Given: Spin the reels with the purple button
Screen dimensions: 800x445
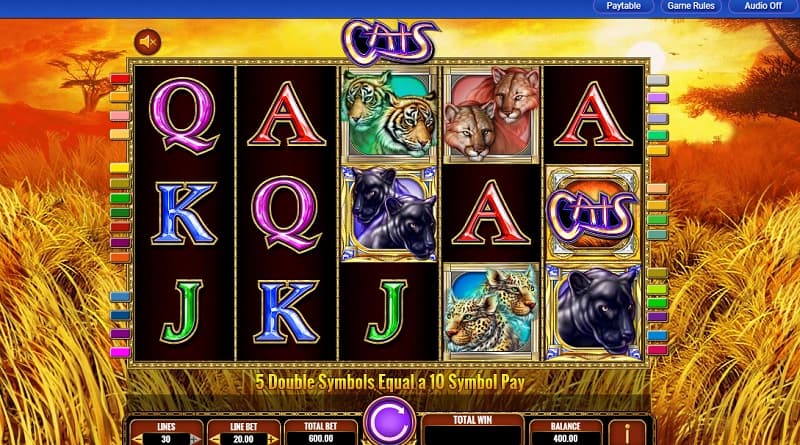Looking at the screenshot, I should coord(388,420).
